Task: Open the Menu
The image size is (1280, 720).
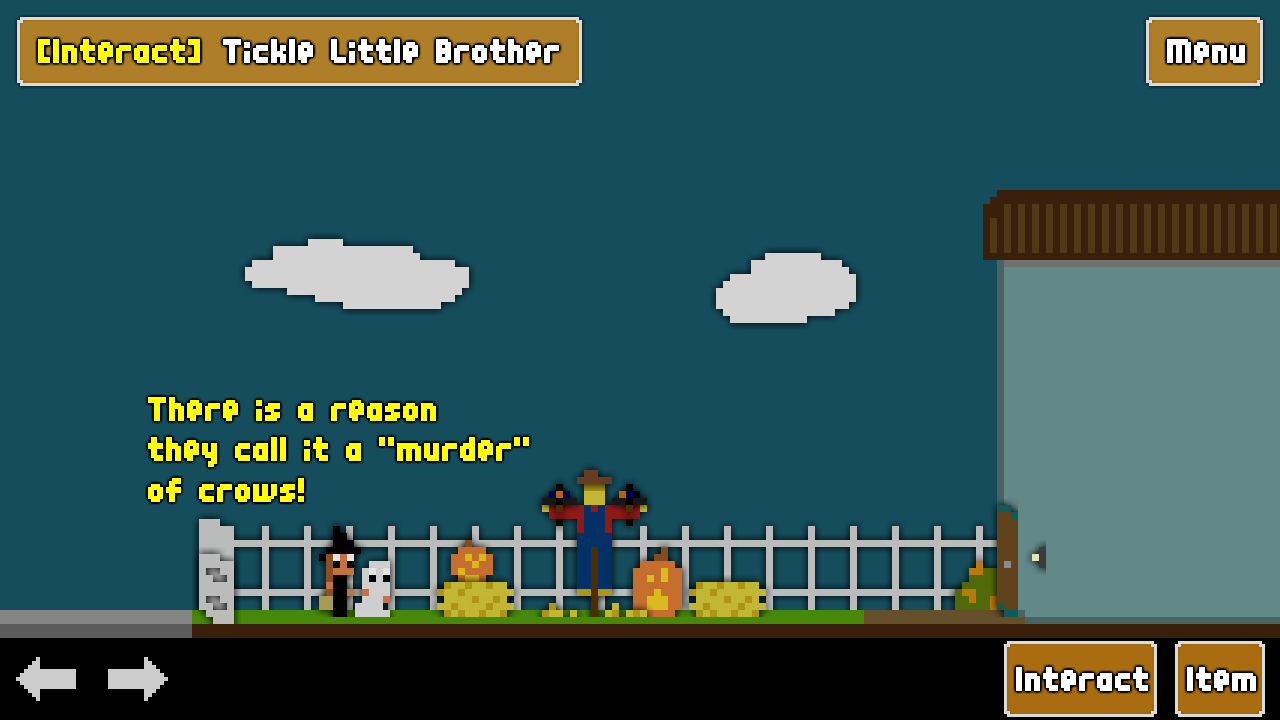Action: tap(1203, 52)
